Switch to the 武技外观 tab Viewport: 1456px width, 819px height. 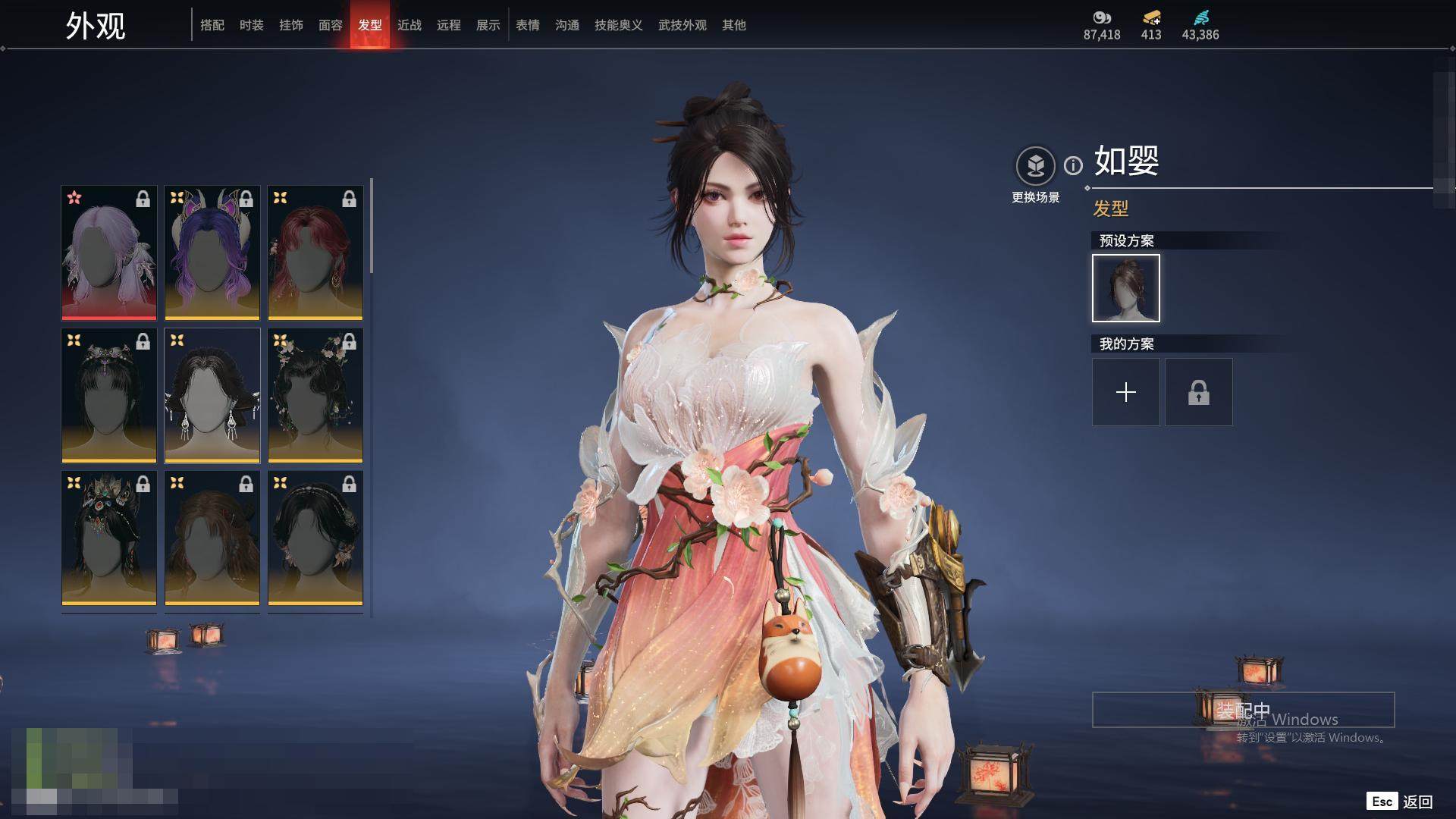(682, 25)
